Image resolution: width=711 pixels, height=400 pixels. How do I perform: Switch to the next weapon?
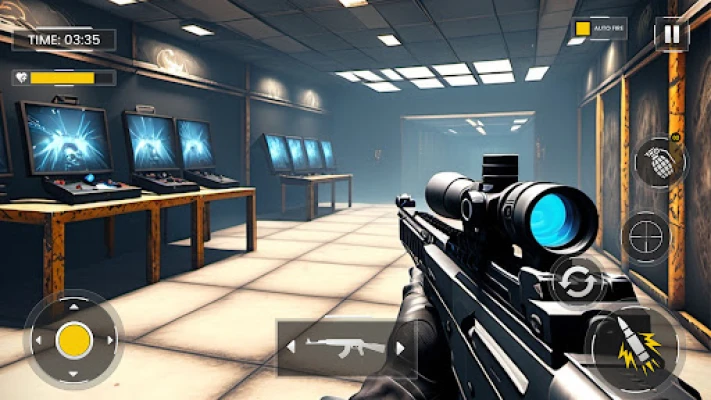pos(400,348)
